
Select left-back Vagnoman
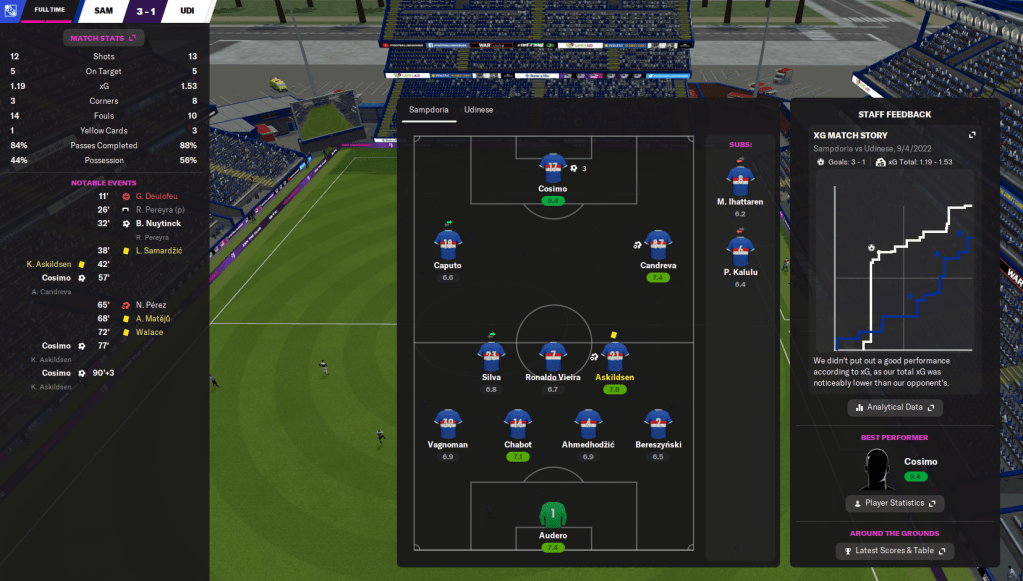click(x=447, y=422)
